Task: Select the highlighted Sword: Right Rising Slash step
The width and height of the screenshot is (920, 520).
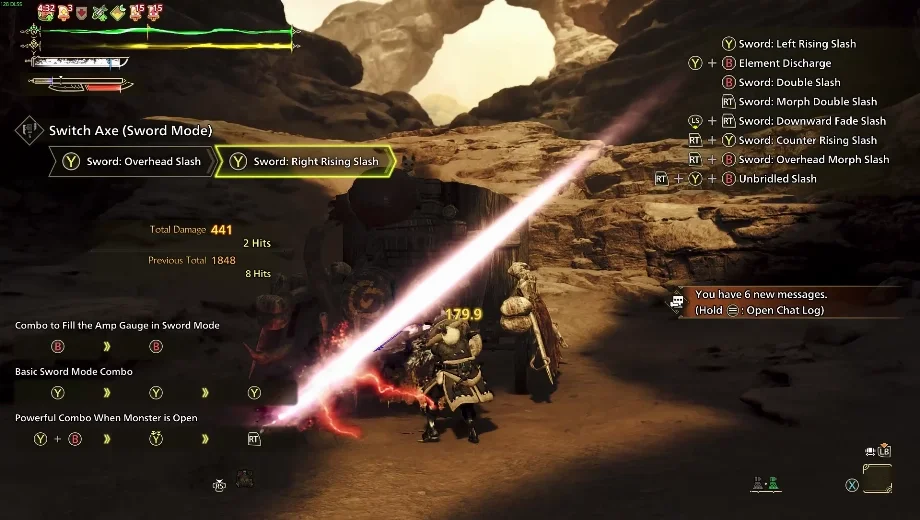Action: tap(305, 161)
